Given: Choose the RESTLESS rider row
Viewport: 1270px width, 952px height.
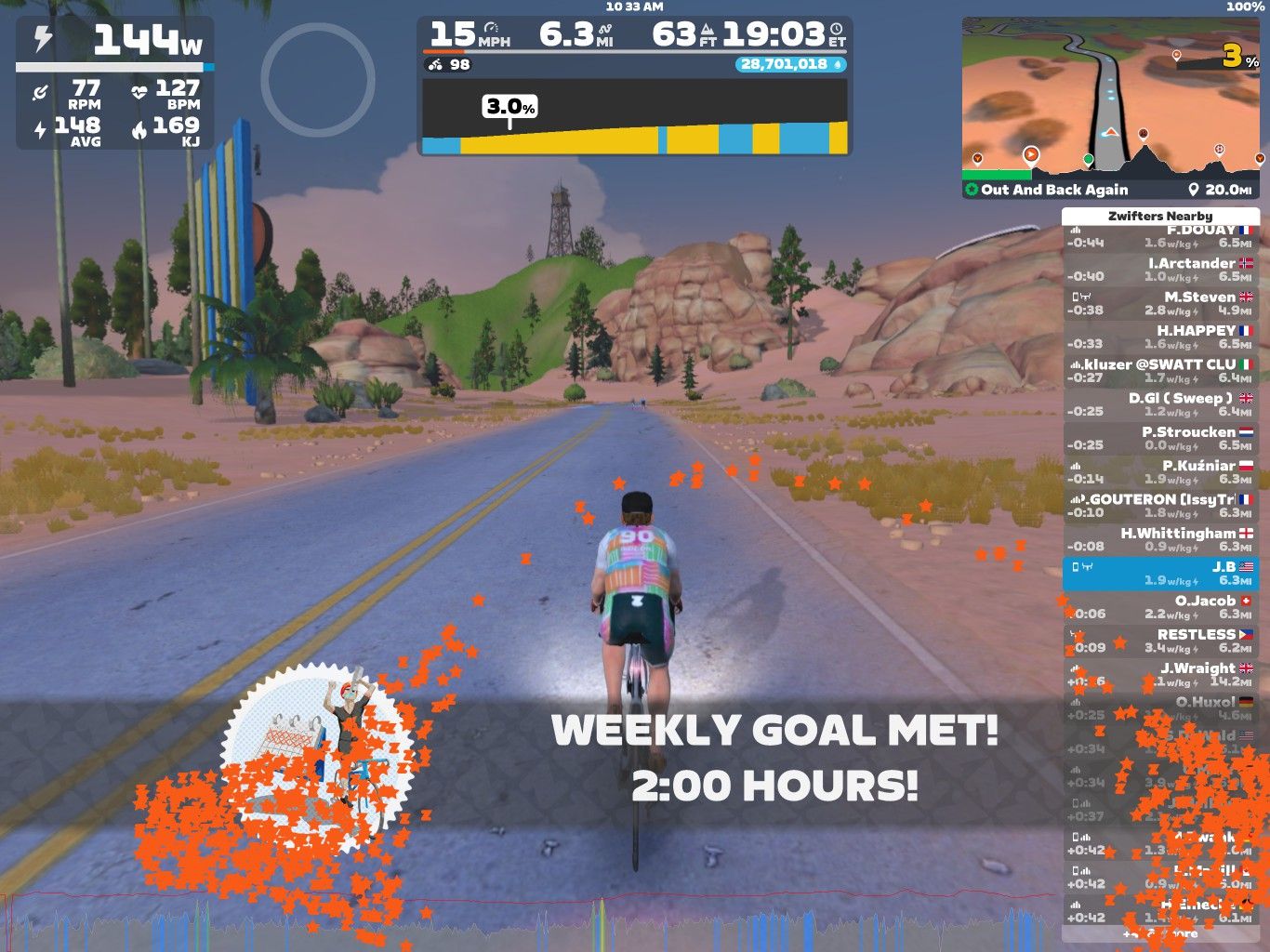Looking at the screenshot, I should point(1160,641).
